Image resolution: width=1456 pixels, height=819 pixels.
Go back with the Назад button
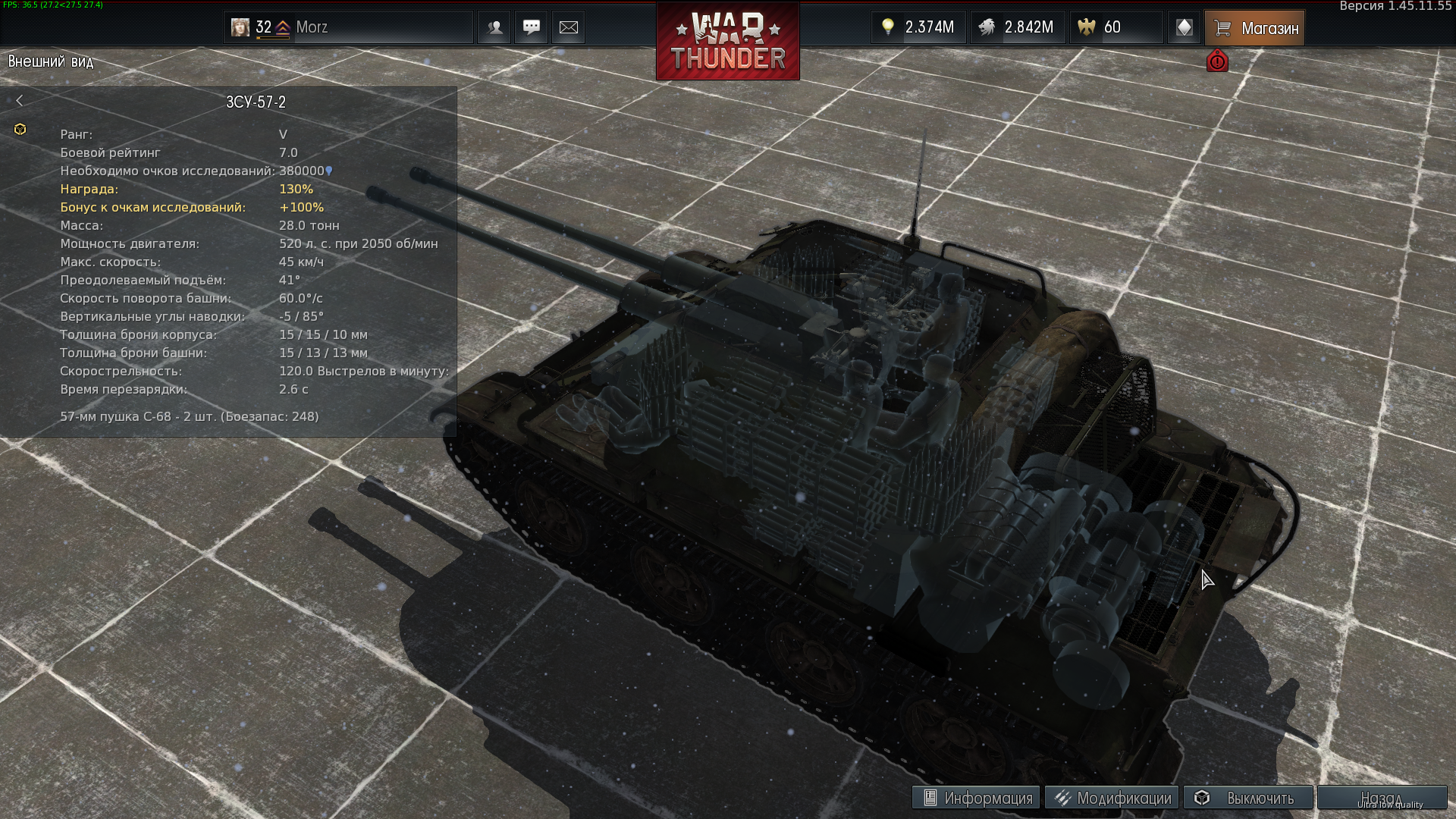point(1381,798)
